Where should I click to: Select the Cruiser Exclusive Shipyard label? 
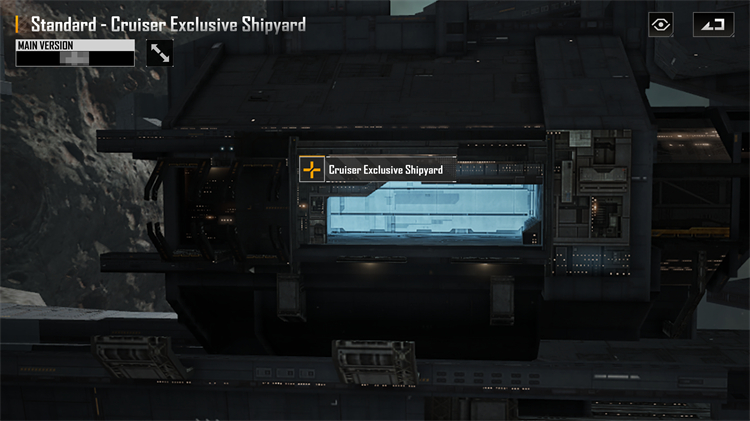click(385, 170)
